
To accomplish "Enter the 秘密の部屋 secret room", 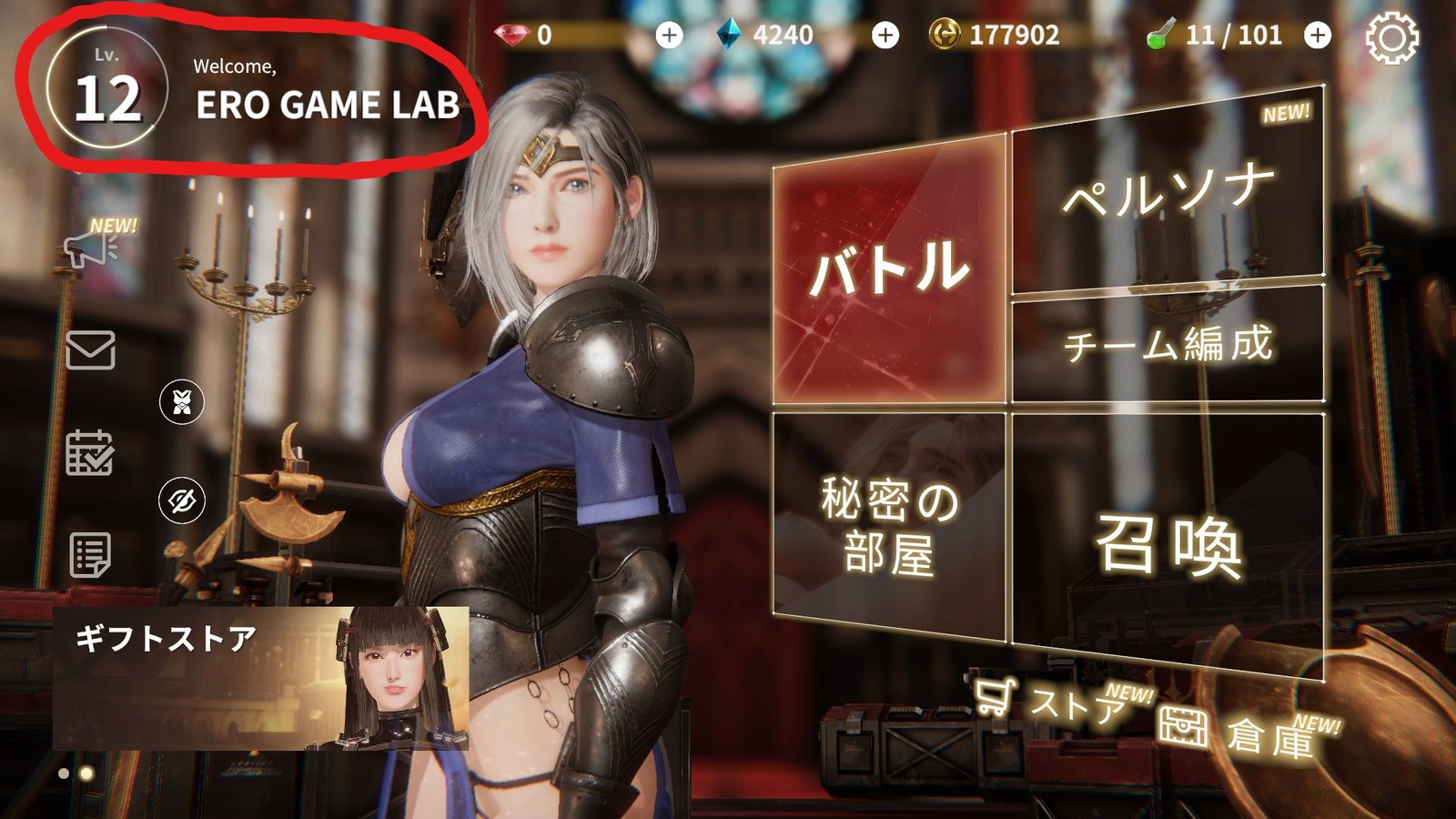I will tap(887, 526).
